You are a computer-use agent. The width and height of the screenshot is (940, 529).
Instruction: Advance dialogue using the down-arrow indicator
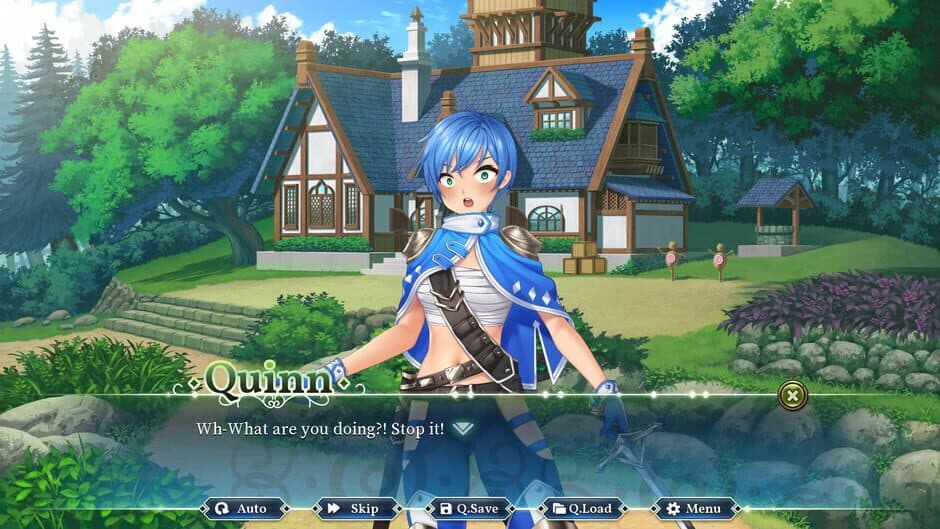[x=462, y=428]
